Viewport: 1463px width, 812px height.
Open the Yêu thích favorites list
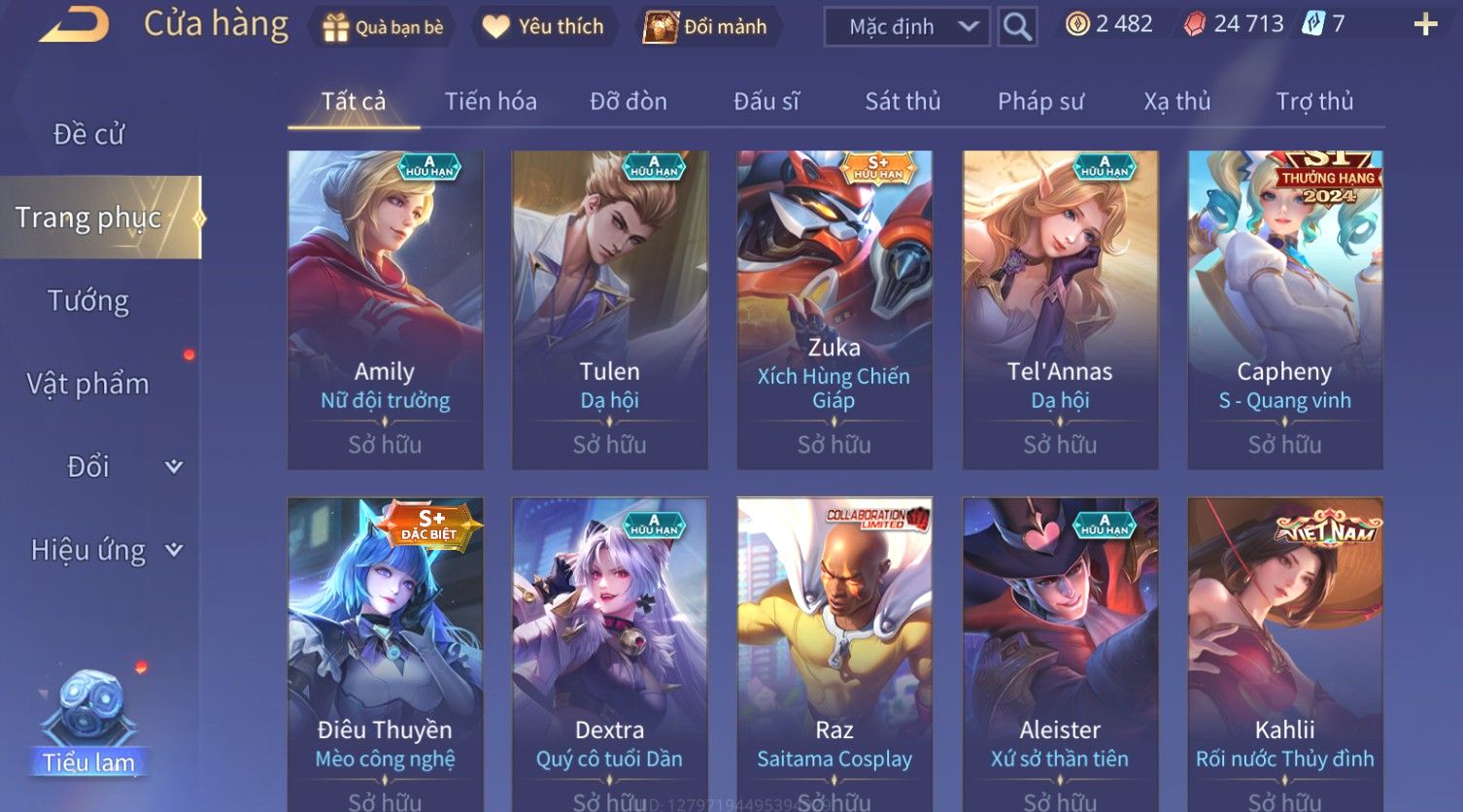[x=544, y=27]
